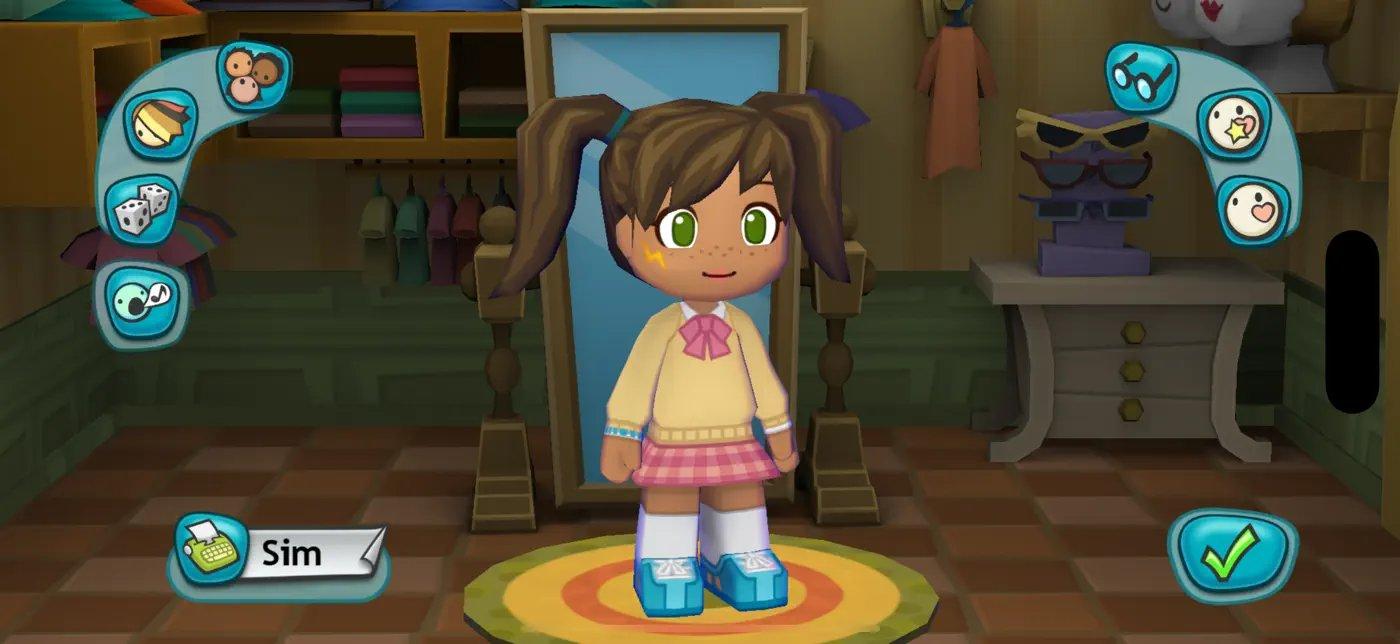Image resolution: width=1400 pixels, height=644 pixels.
Task: Pick the face with star marking icon
Action: [1233, 125]
